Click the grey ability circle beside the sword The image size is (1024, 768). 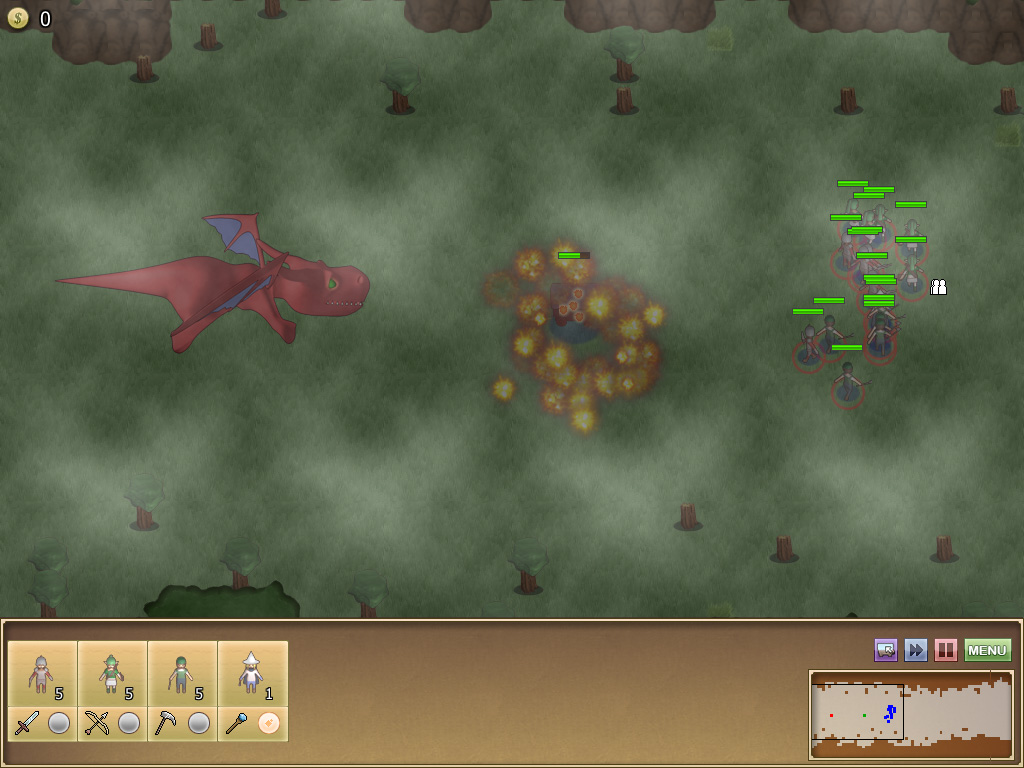pyautogui.click(x=59, y=723)
